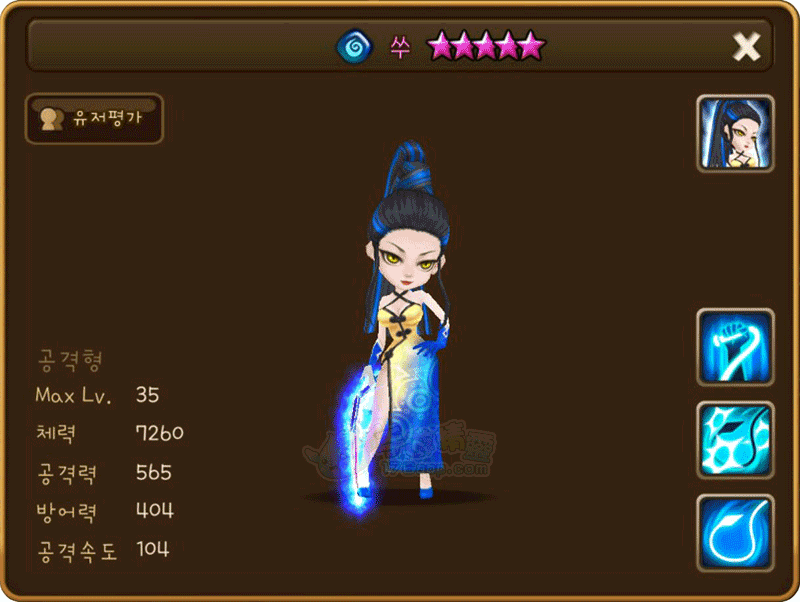View the glowing fist skill icon

[x=735, y=347]
